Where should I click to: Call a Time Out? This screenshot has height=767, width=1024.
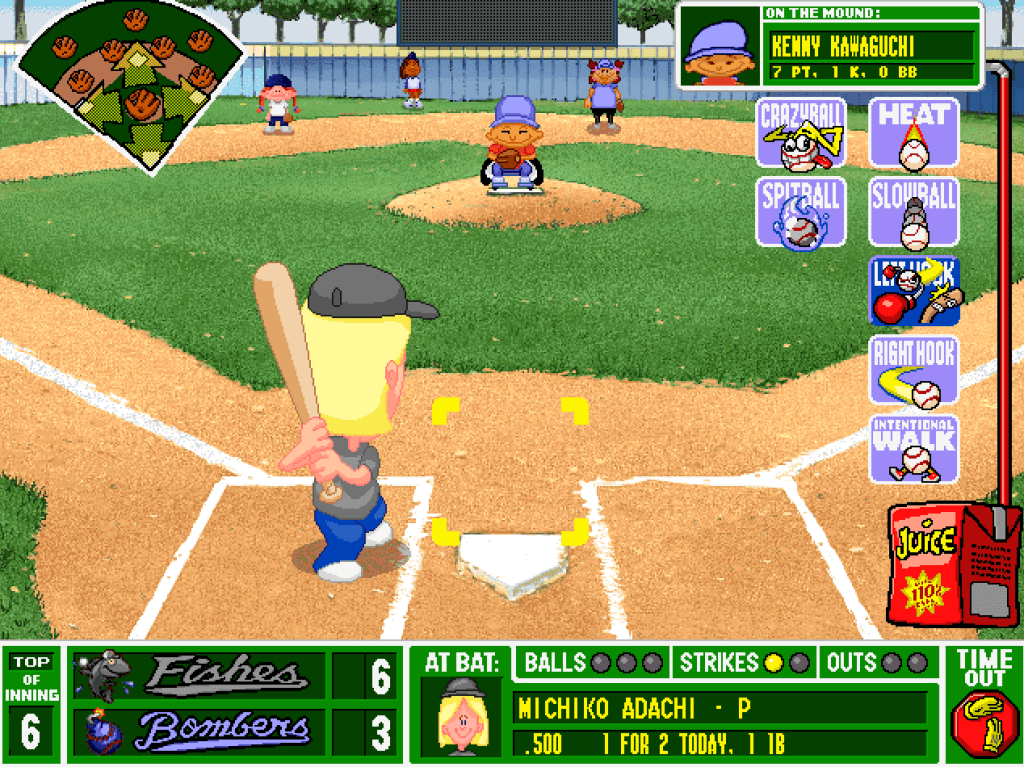(x=984, y=700)
